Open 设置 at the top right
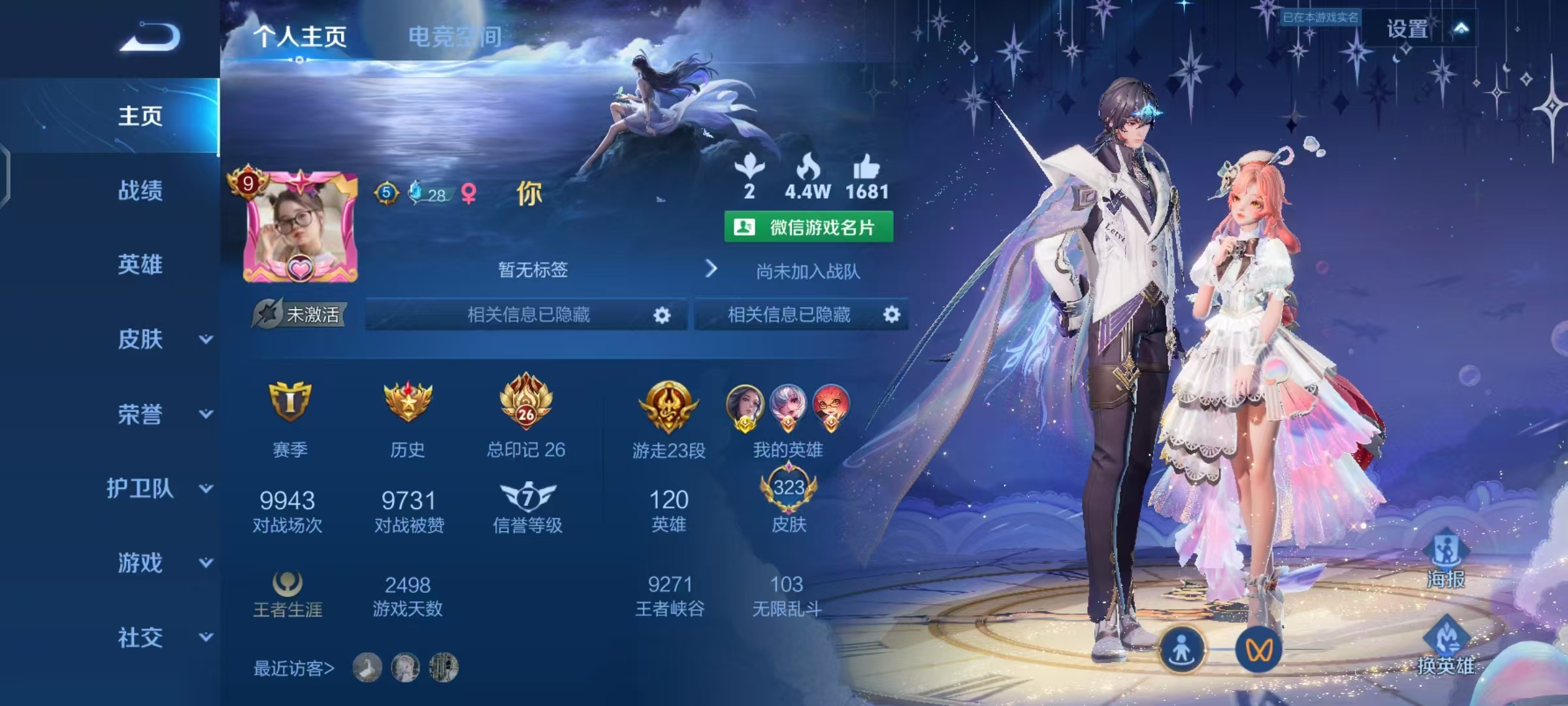This screenshot has width=1568, height=706. pos(1407,29)
